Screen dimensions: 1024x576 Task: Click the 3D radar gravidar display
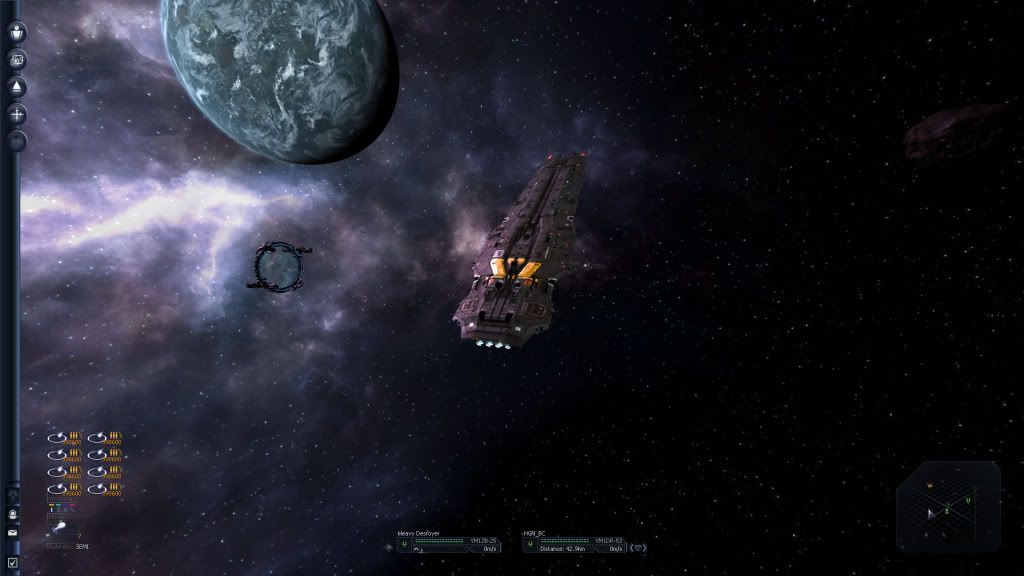coord(947,505)
